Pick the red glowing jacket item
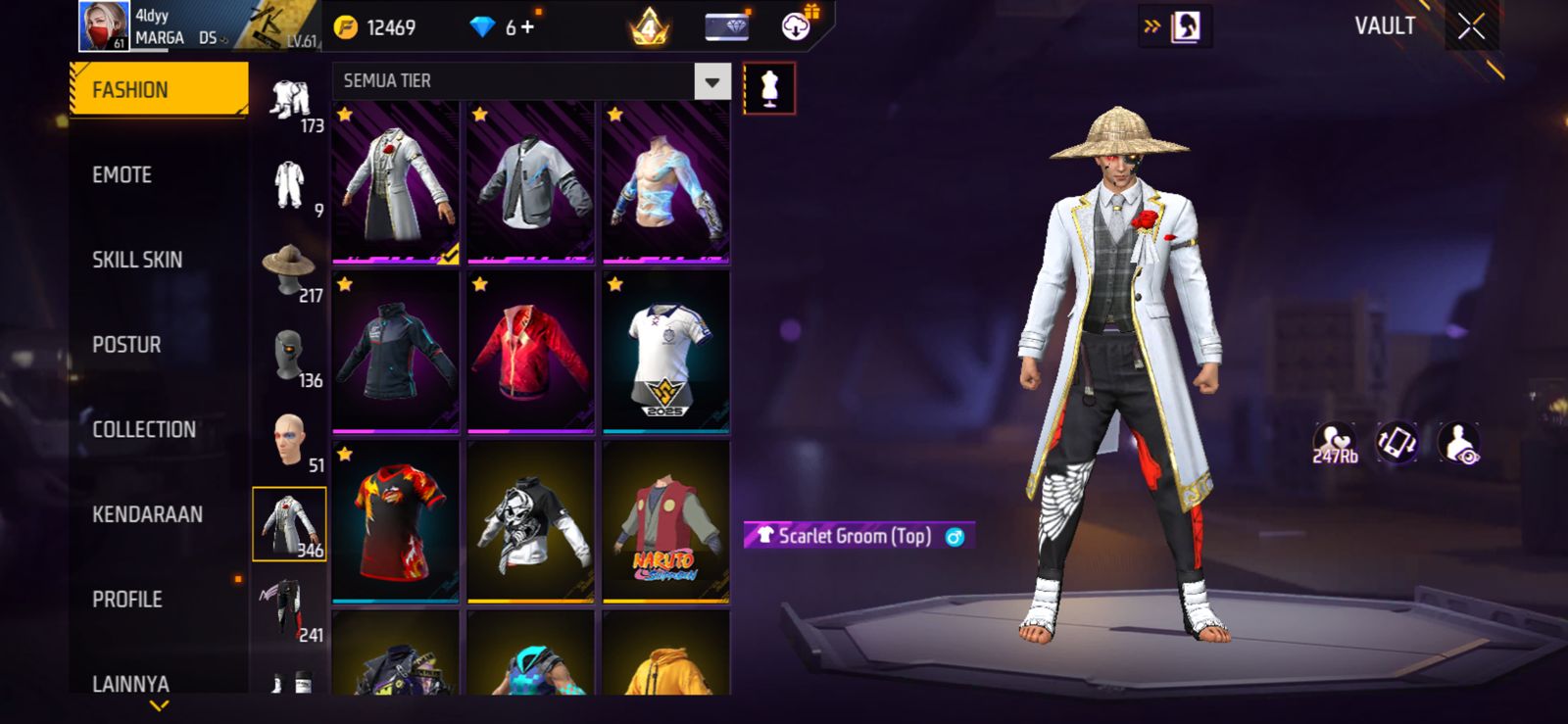The image size is (1568, 724). [530, 352]
